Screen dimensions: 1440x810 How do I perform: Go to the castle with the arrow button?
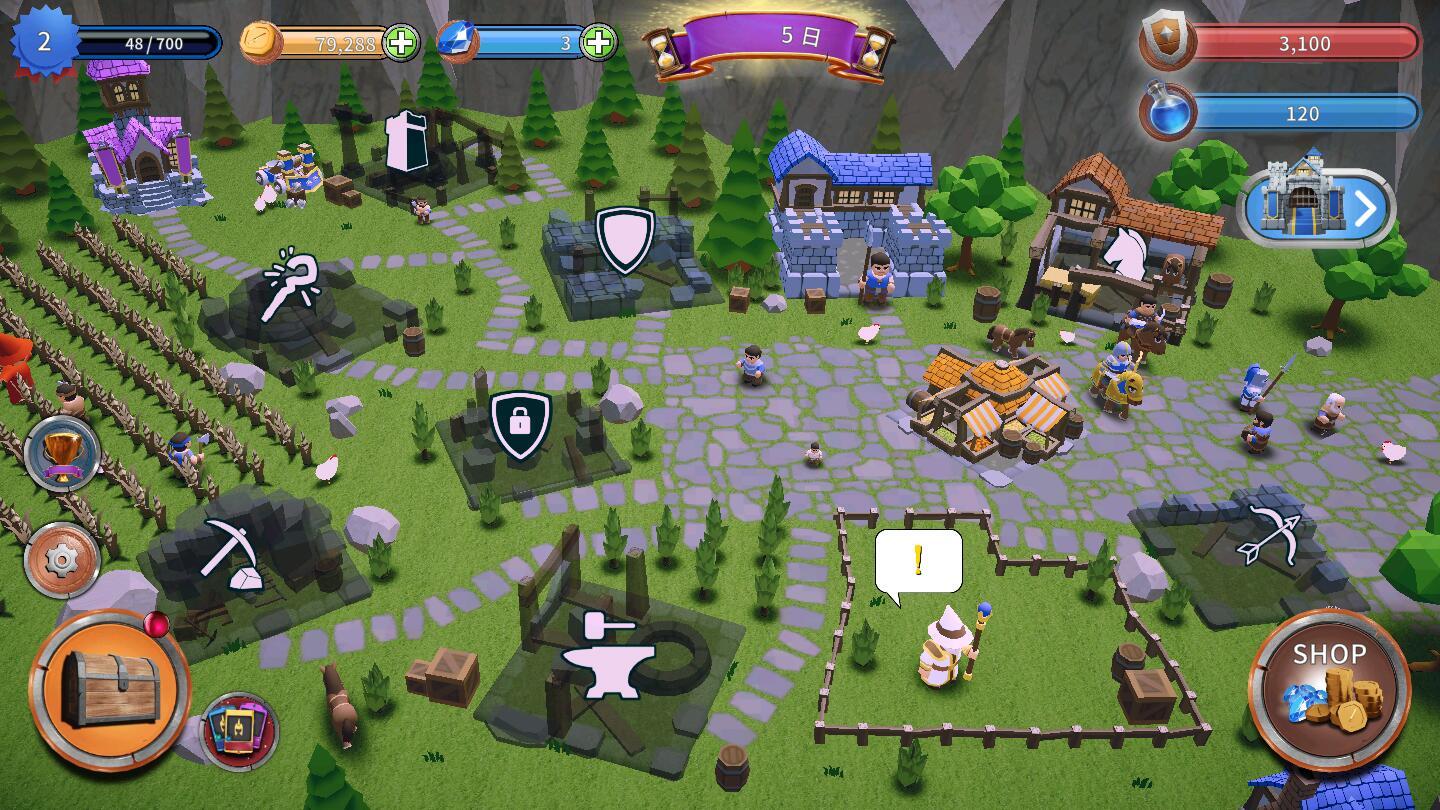(x=1317, y=208)
